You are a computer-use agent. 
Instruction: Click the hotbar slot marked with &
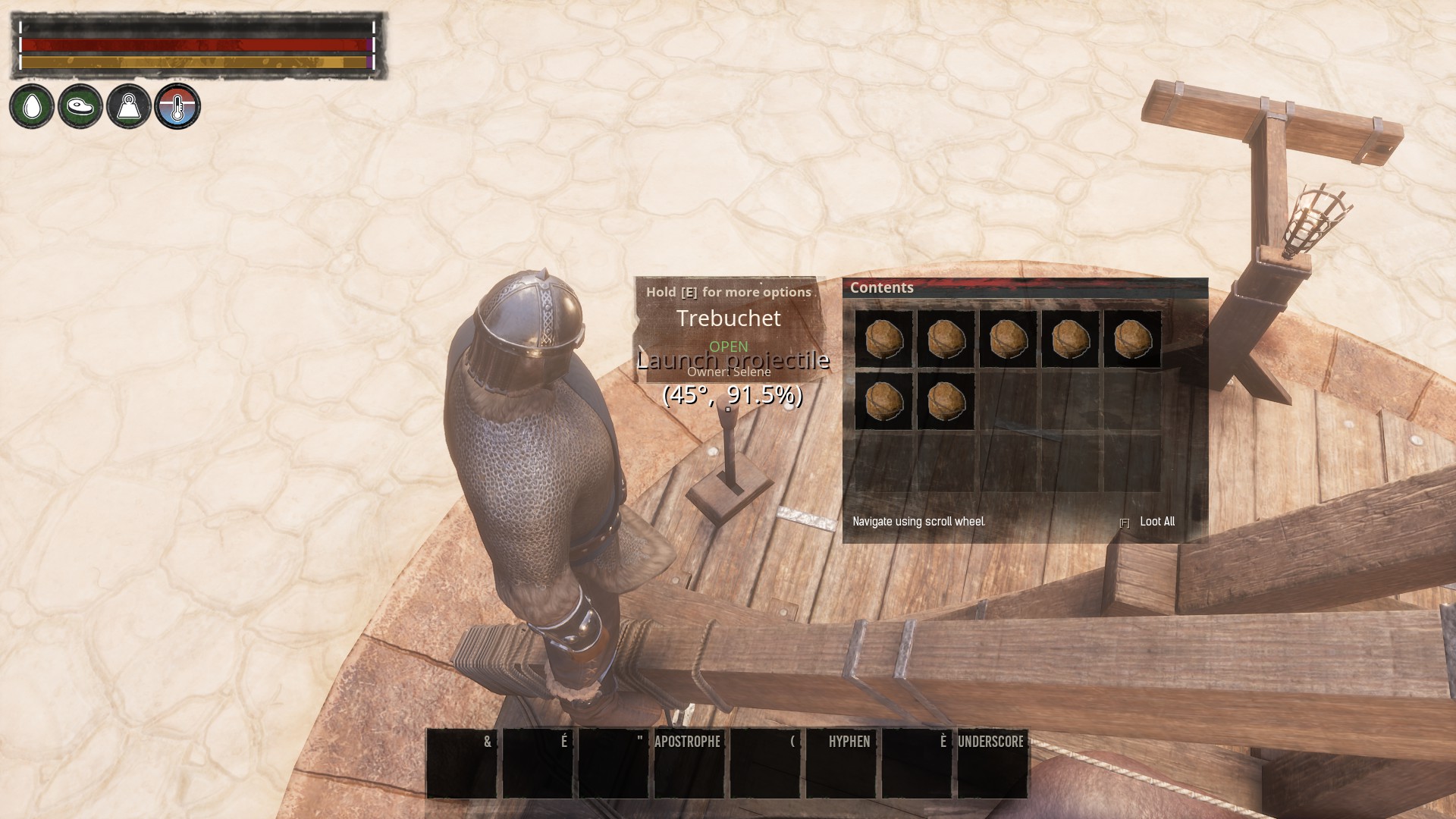(462, 764)
